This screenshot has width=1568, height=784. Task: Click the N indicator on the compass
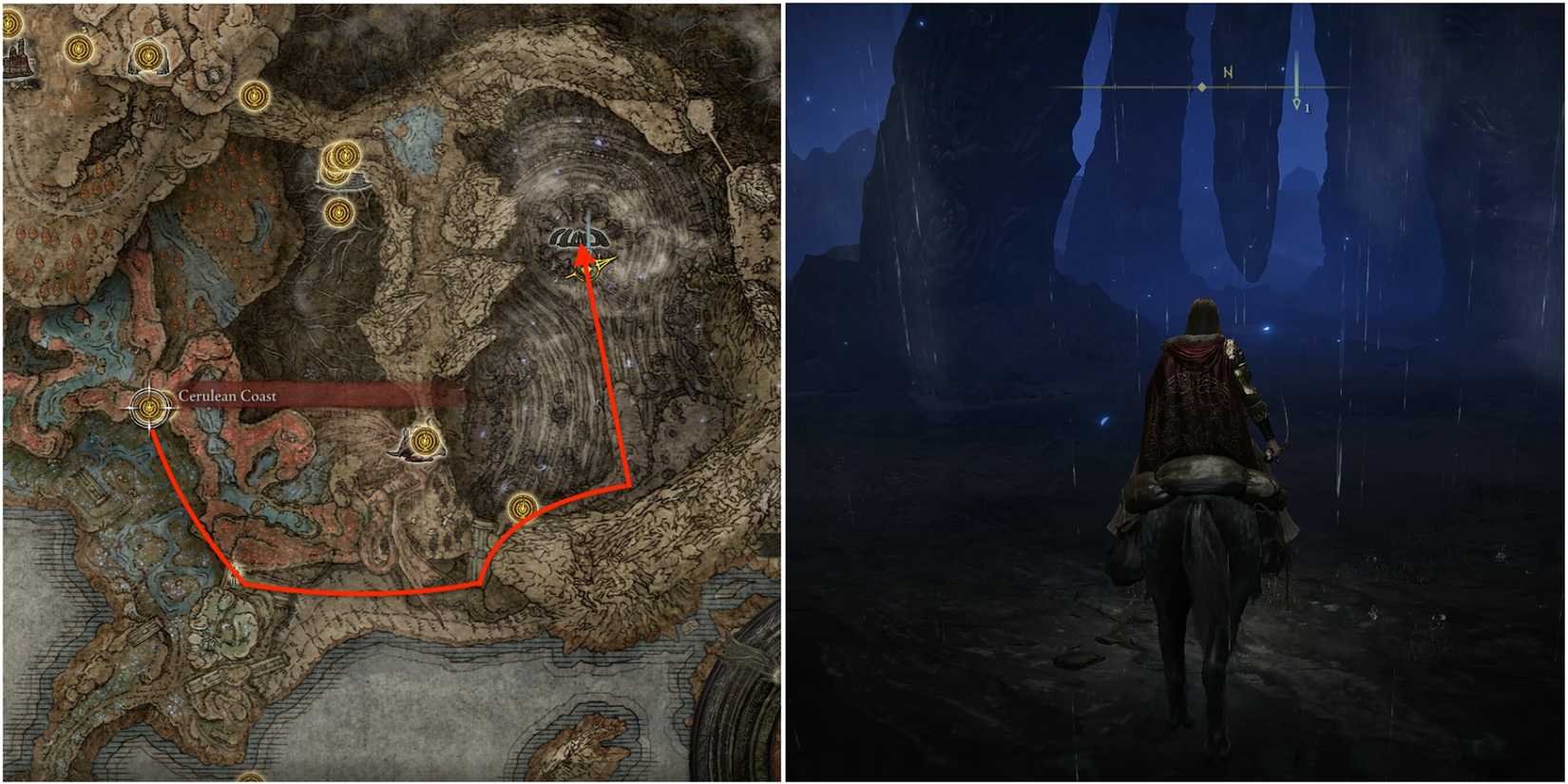tap(1228, 69)
